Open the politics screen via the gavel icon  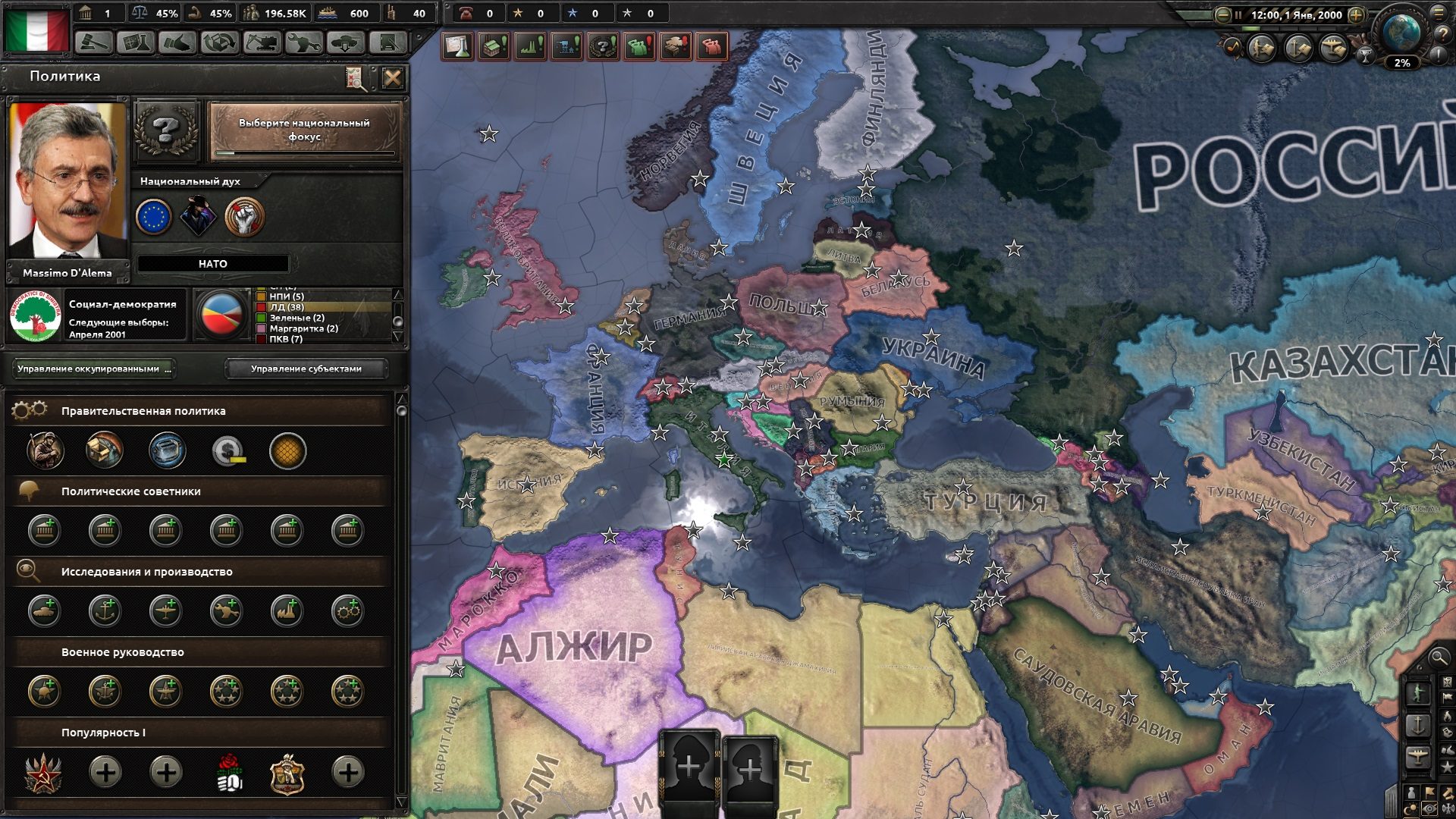95,43
